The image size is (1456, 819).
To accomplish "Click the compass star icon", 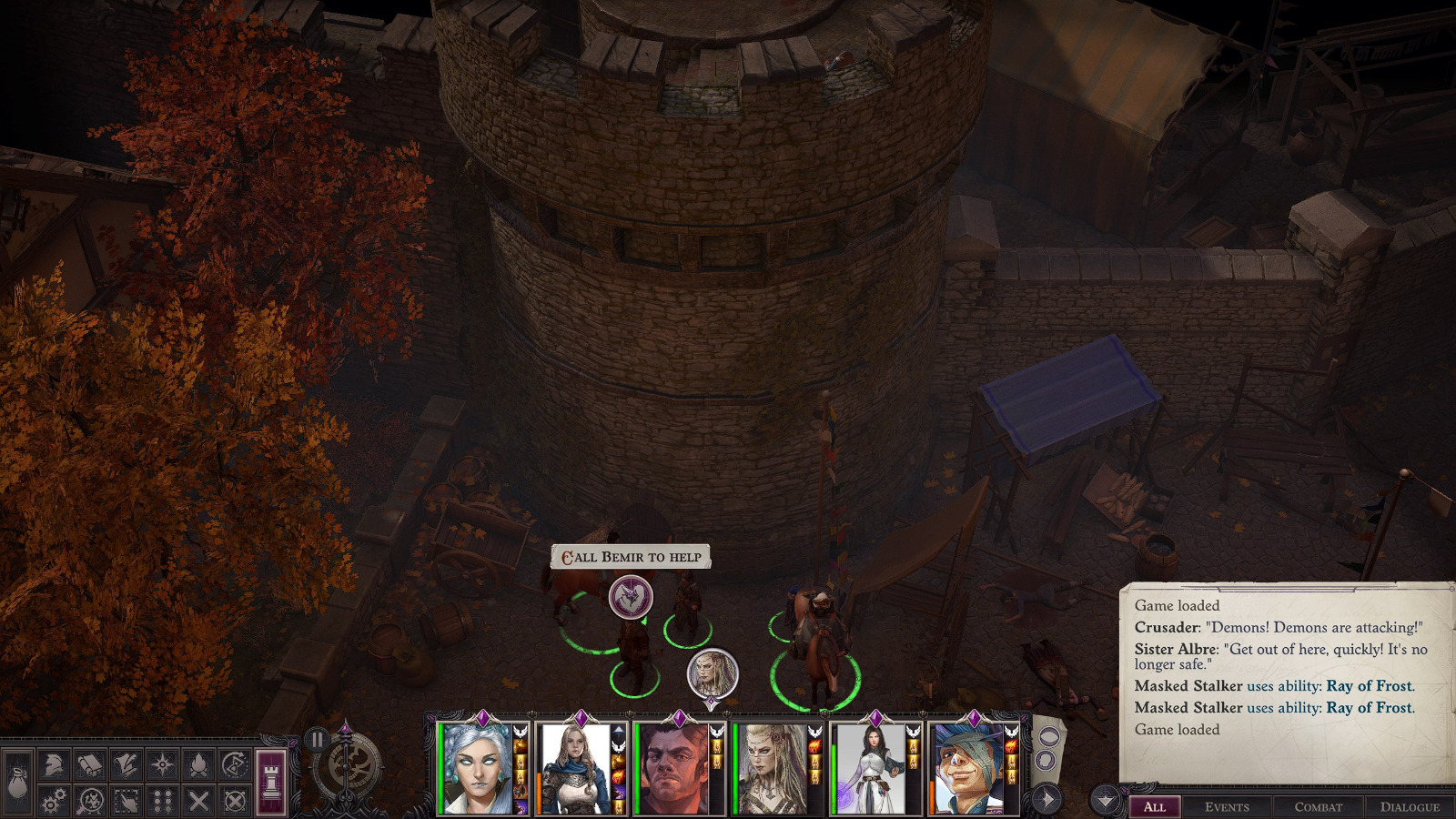I will pos(163,765).
